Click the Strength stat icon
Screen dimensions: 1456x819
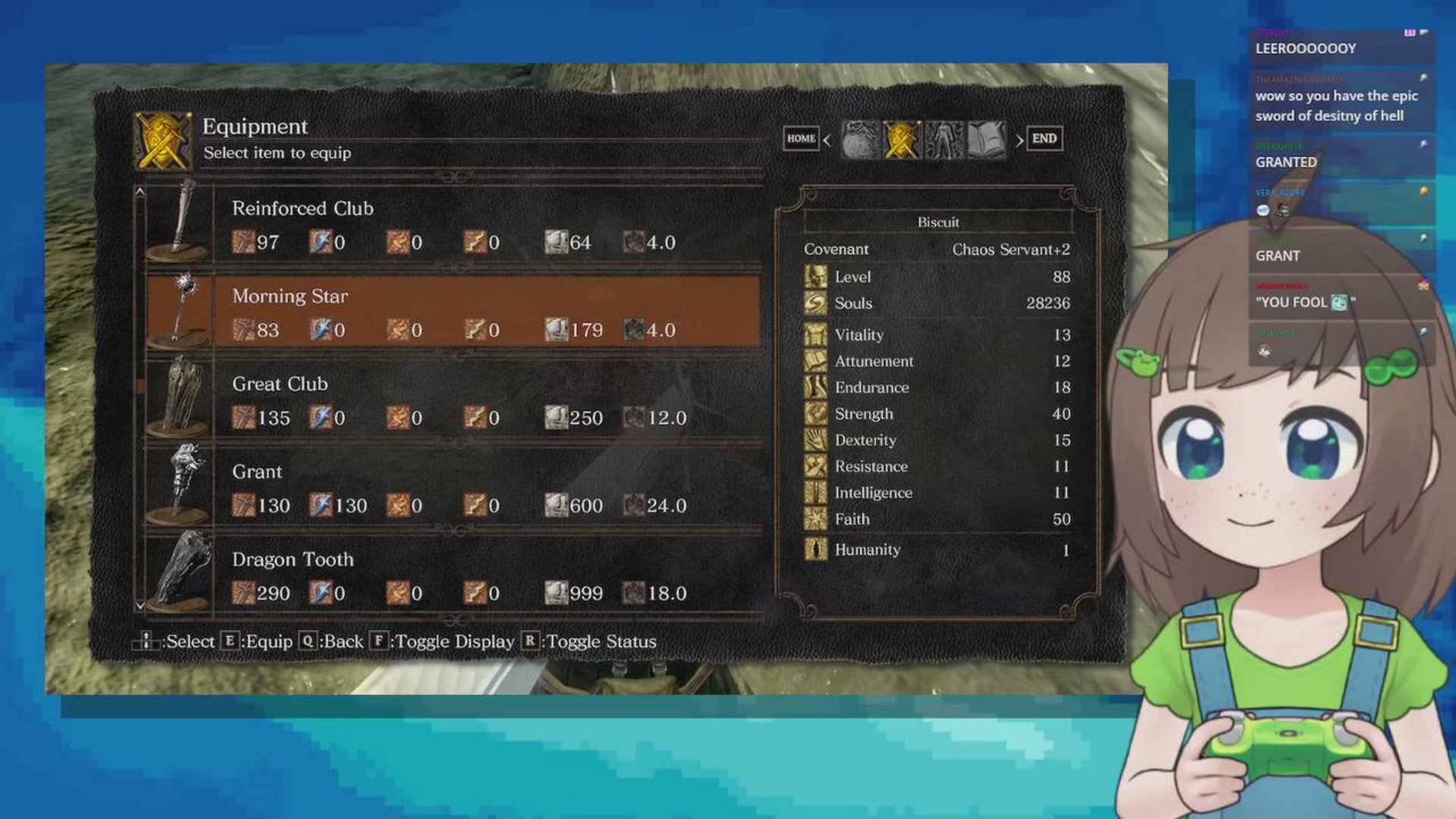coord(817,414)
